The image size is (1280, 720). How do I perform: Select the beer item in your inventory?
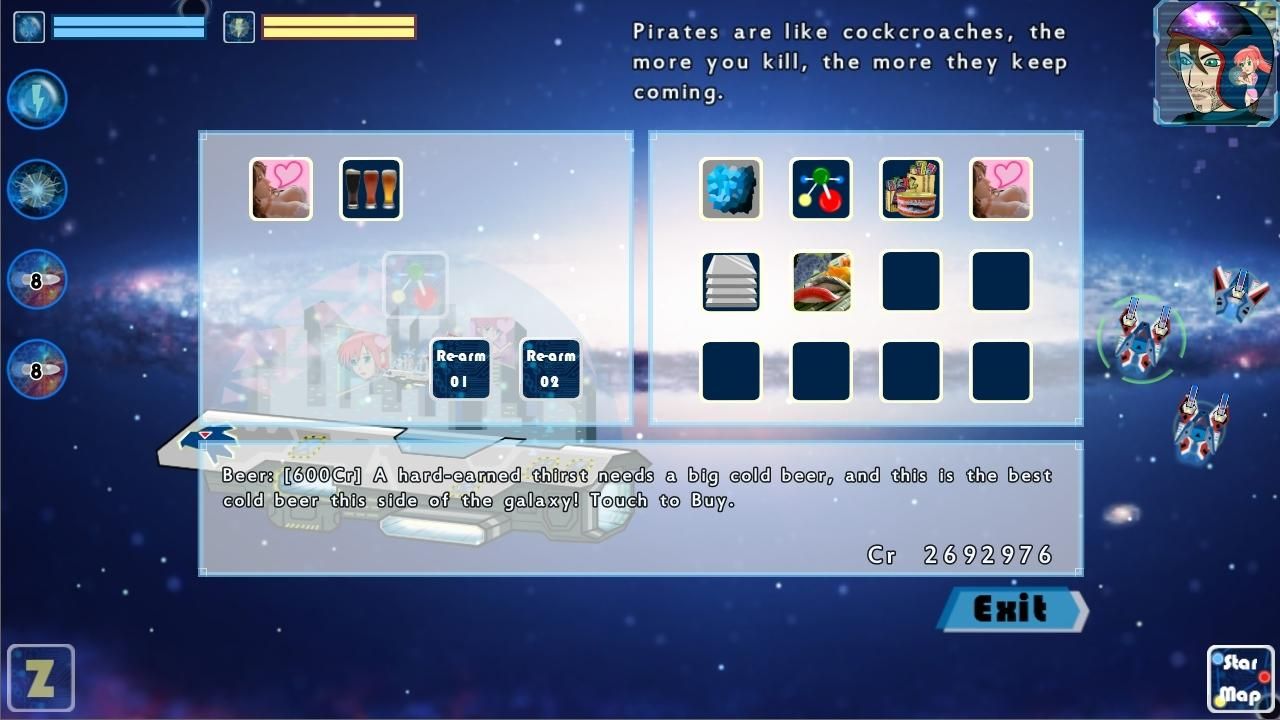pos(370,188)
